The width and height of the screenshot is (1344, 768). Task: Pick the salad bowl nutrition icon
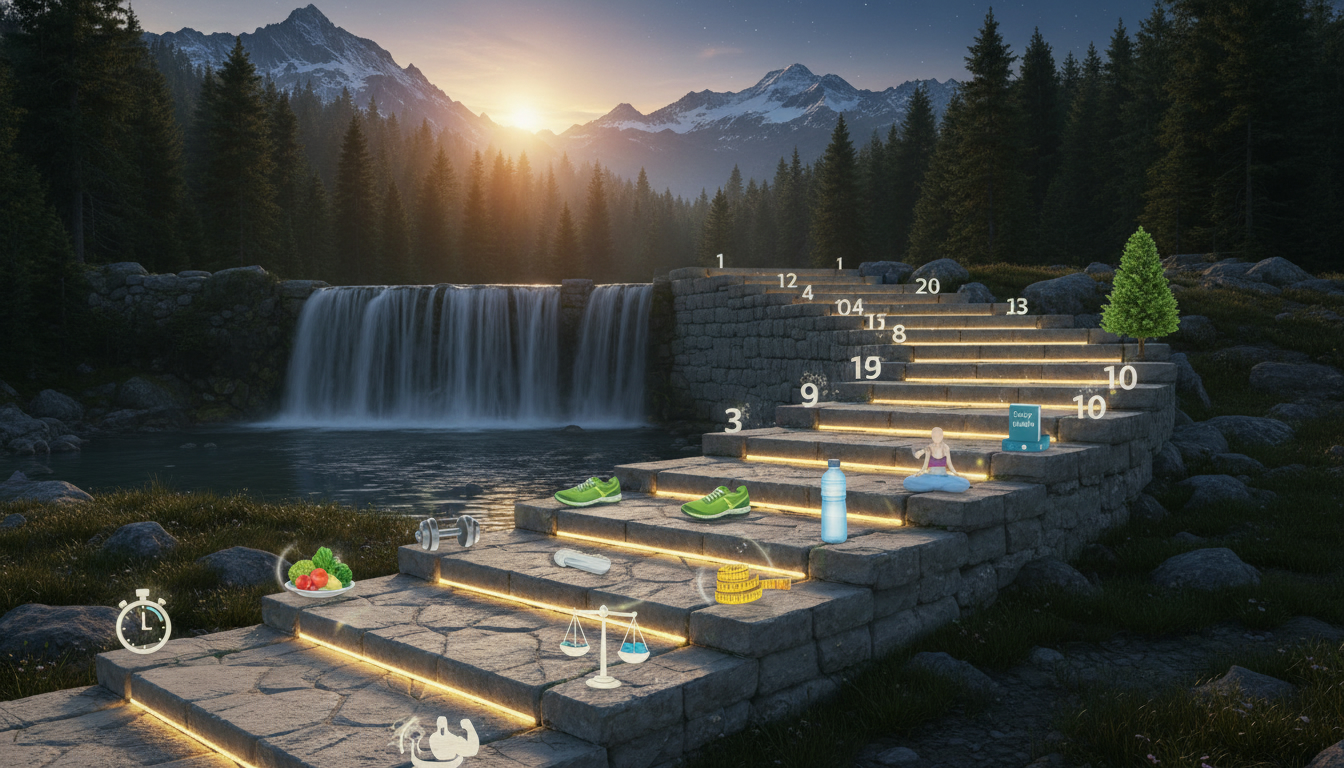(320, 573)
